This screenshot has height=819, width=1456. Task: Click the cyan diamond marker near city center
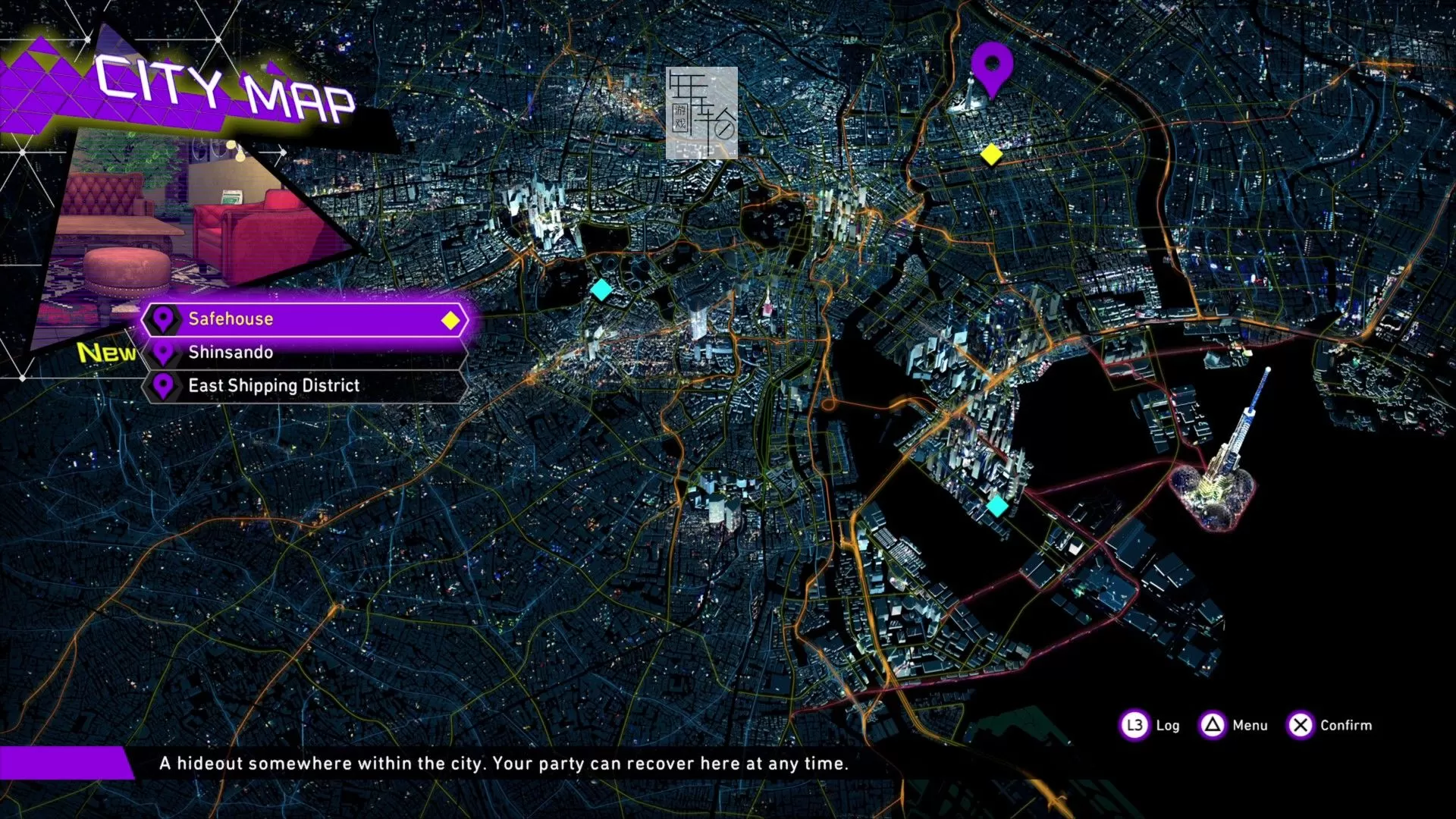(601, 289)
